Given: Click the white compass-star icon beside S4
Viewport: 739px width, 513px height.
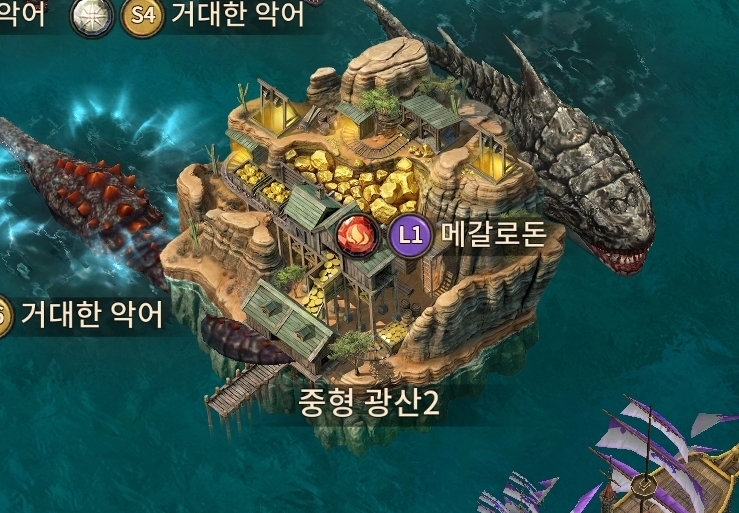Looking at the screenshot, I should 91,18.
